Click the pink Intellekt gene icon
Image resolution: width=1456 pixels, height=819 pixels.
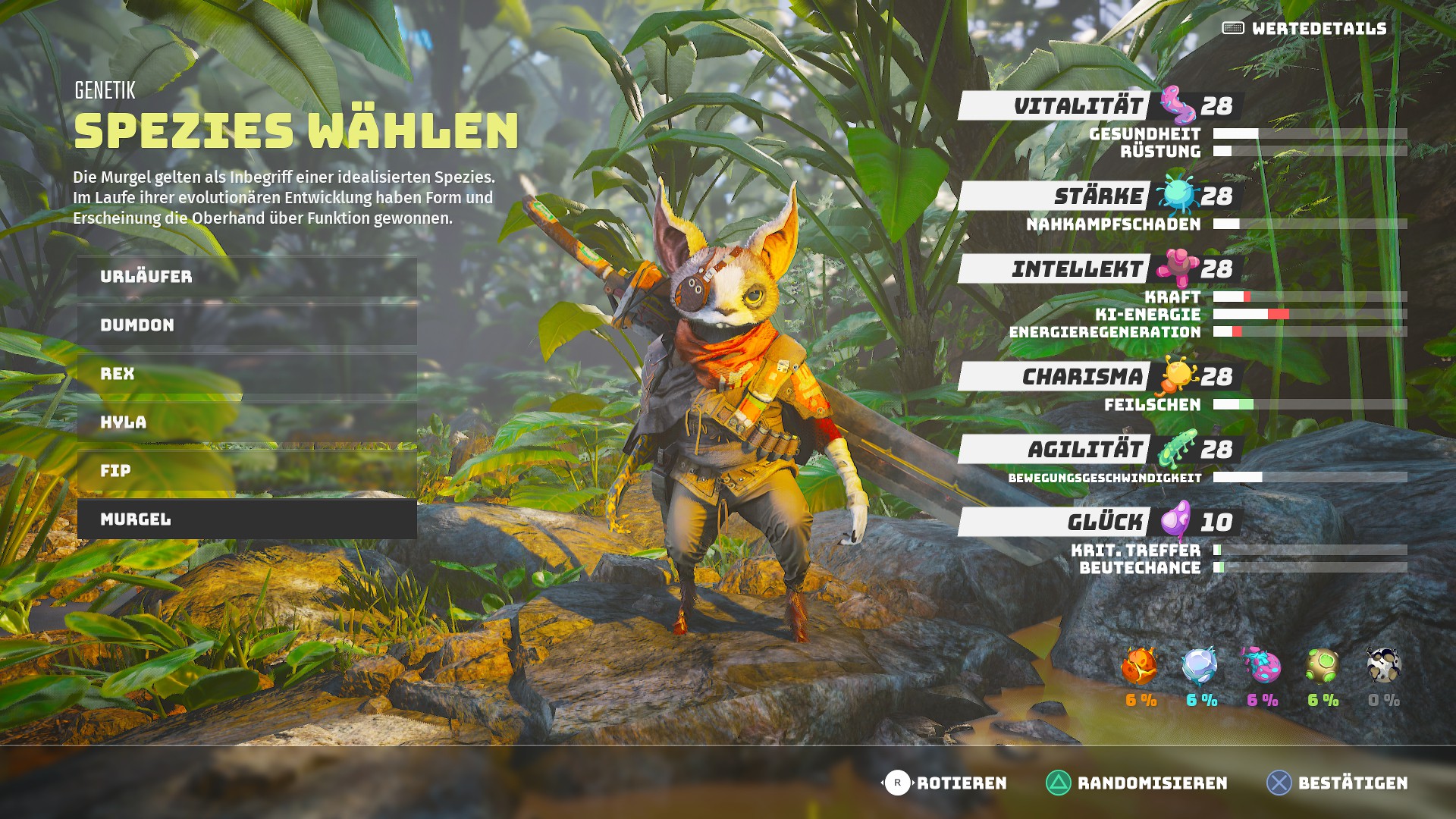1179,267
